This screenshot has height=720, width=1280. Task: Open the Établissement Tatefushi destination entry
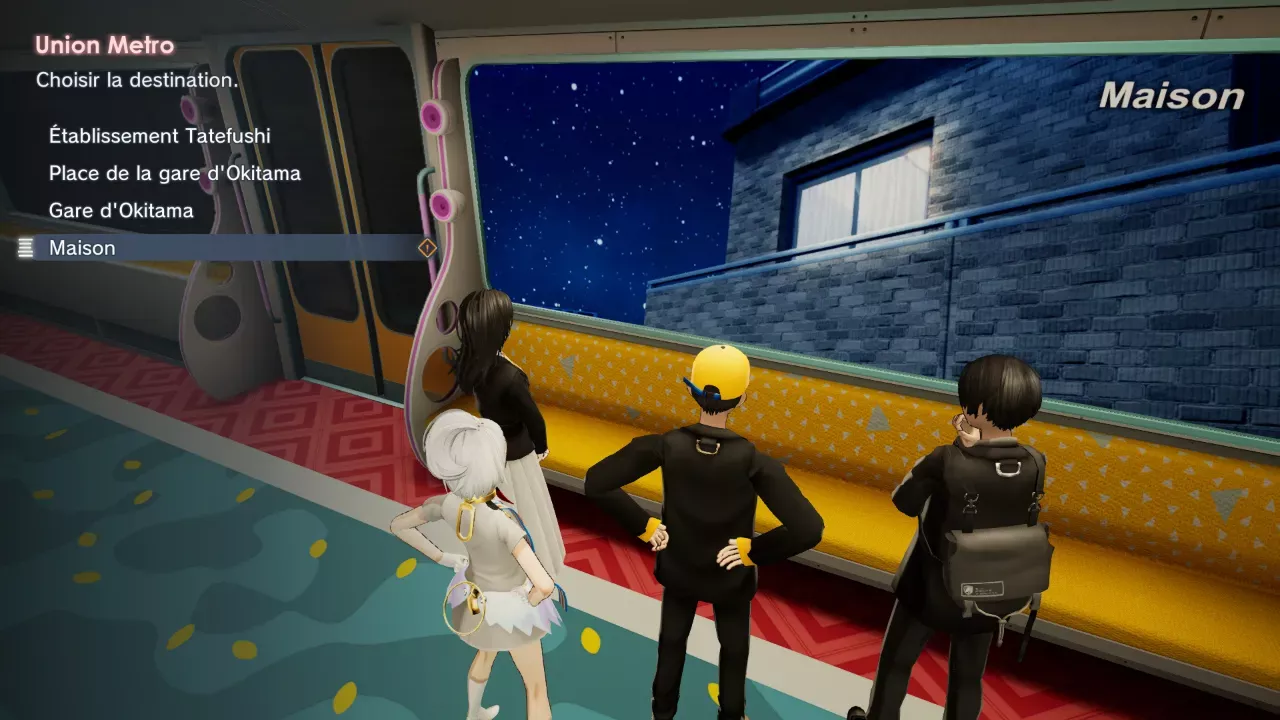click(160, 136)
